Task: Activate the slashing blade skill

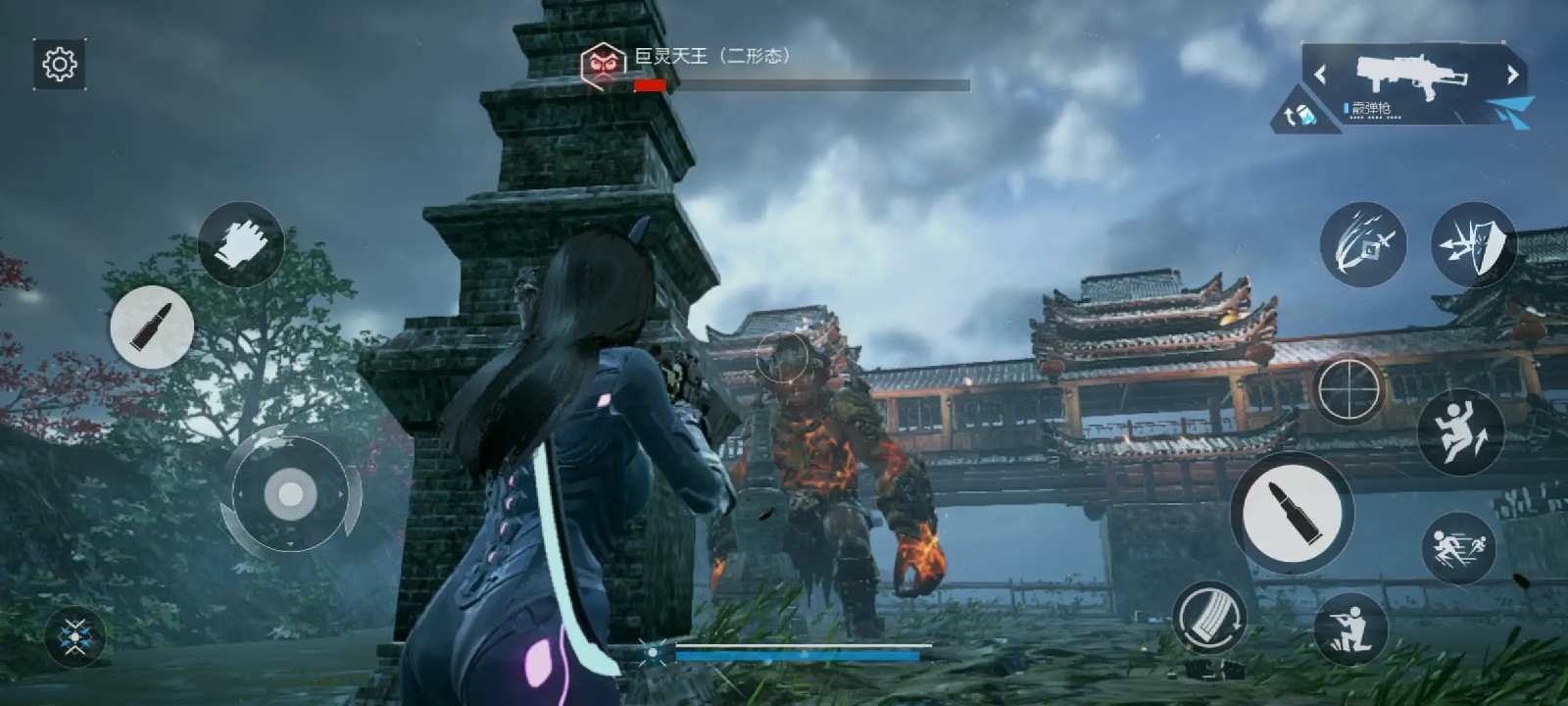Action: tap(1362, 244)
